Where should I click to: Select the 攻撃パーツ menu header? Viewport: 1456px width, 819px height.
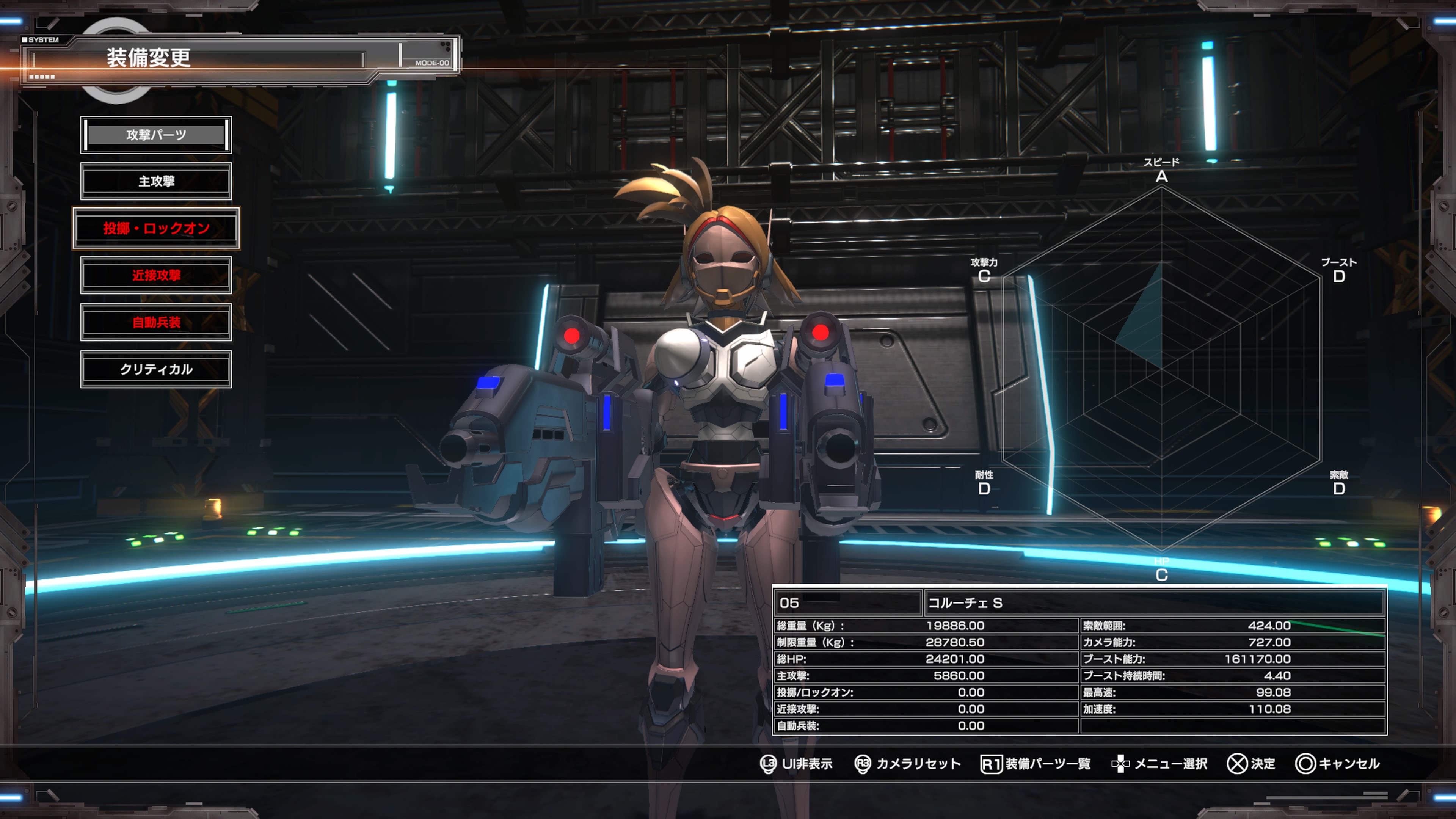(x=156, y=135)
